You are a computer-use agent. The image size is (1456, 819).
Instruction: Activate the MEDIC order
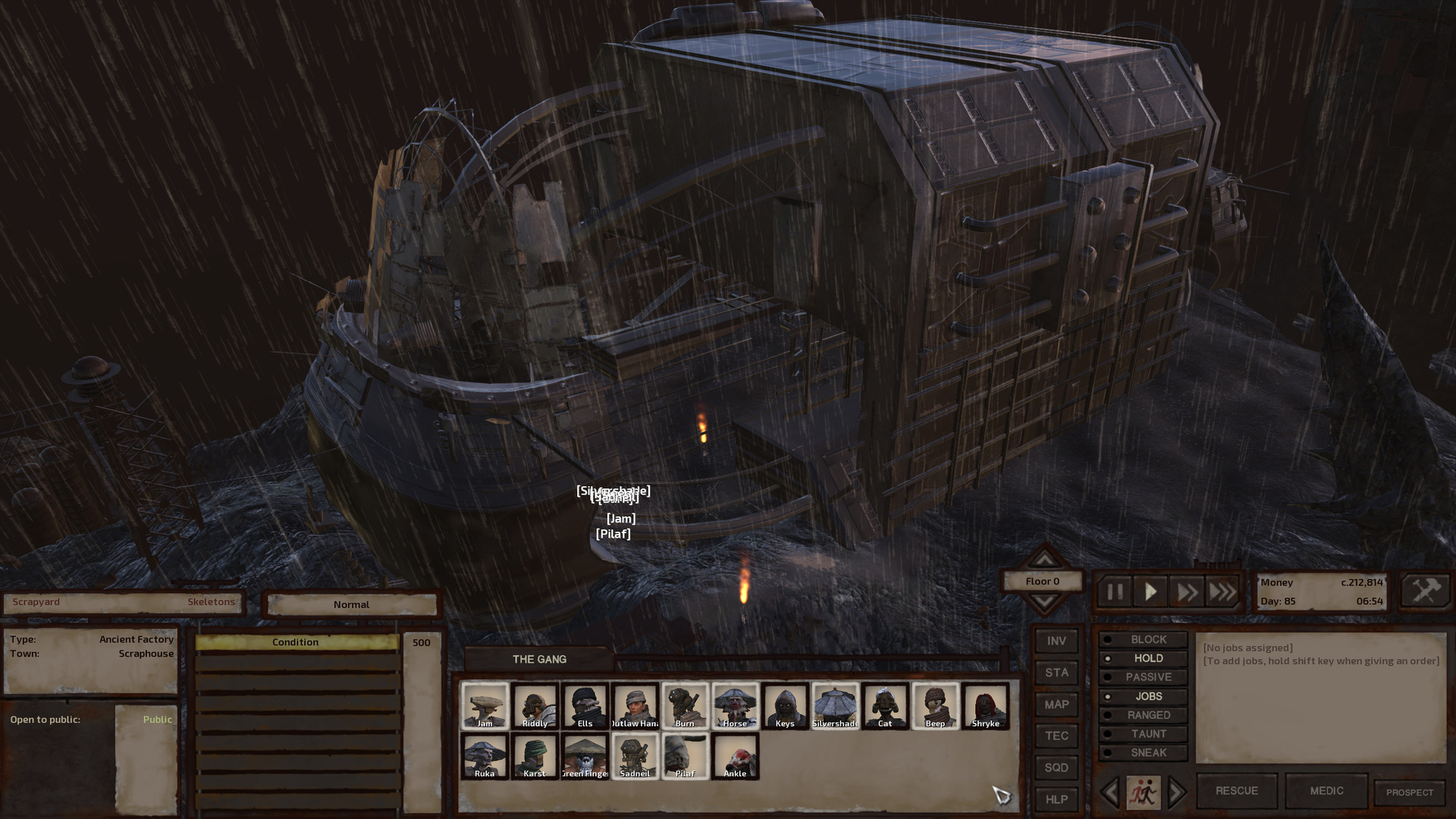coord(1326,791)
